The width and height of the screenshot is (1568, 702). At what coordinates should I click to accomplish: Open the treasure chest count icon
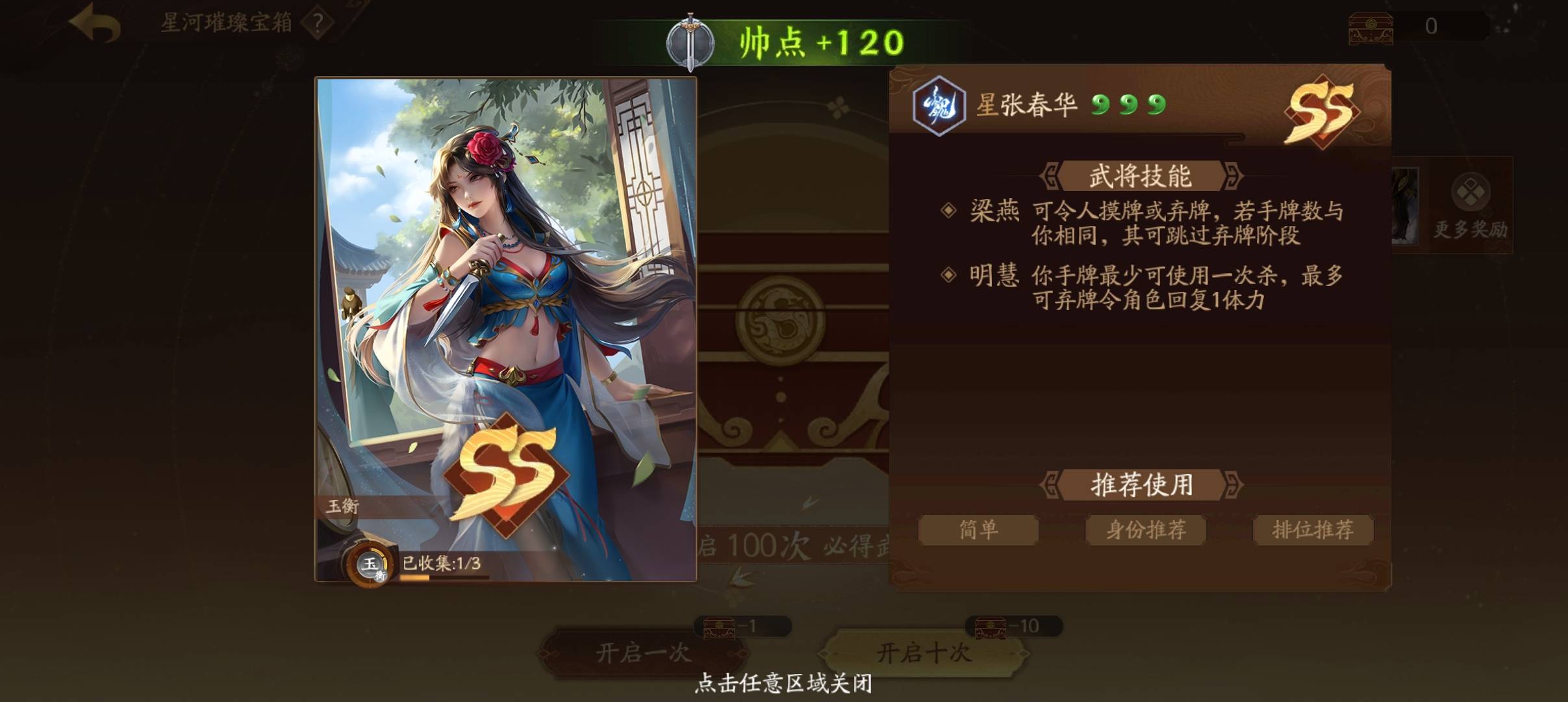pyautogui.click(x=1371, y=27)
